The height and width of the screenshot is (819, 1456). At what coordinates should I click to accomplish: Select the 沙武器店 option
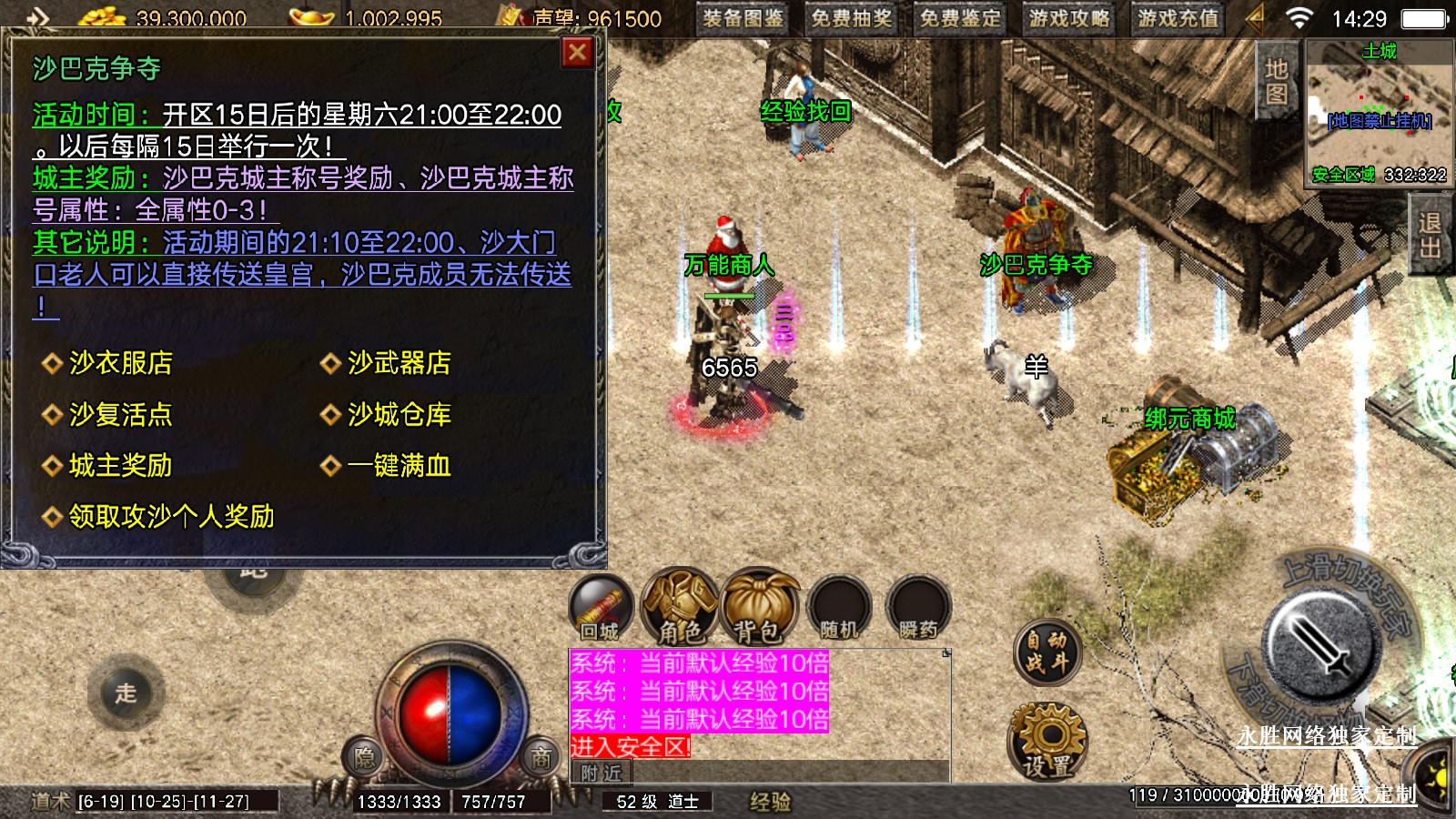pos(399,363)
